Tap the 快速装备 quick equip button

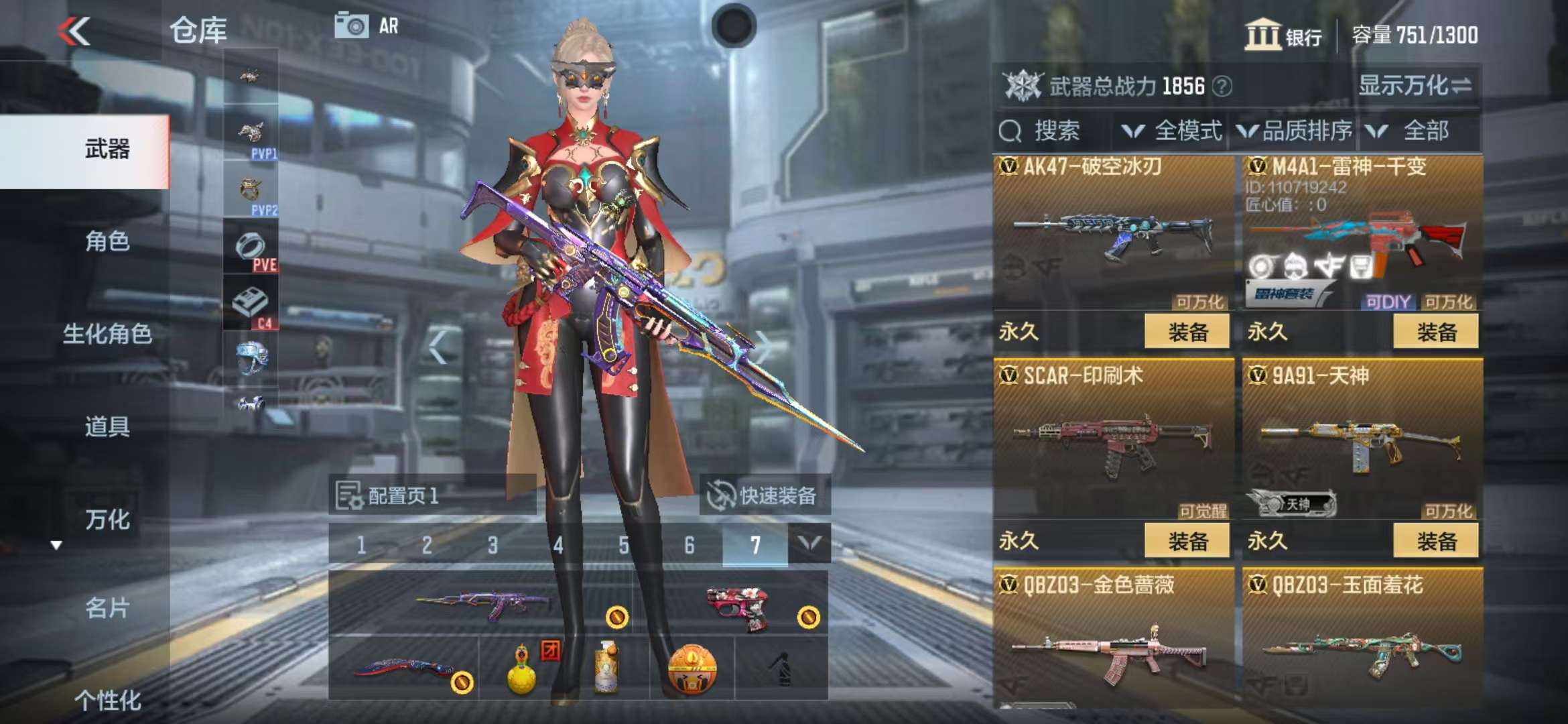tap(764, 495)
